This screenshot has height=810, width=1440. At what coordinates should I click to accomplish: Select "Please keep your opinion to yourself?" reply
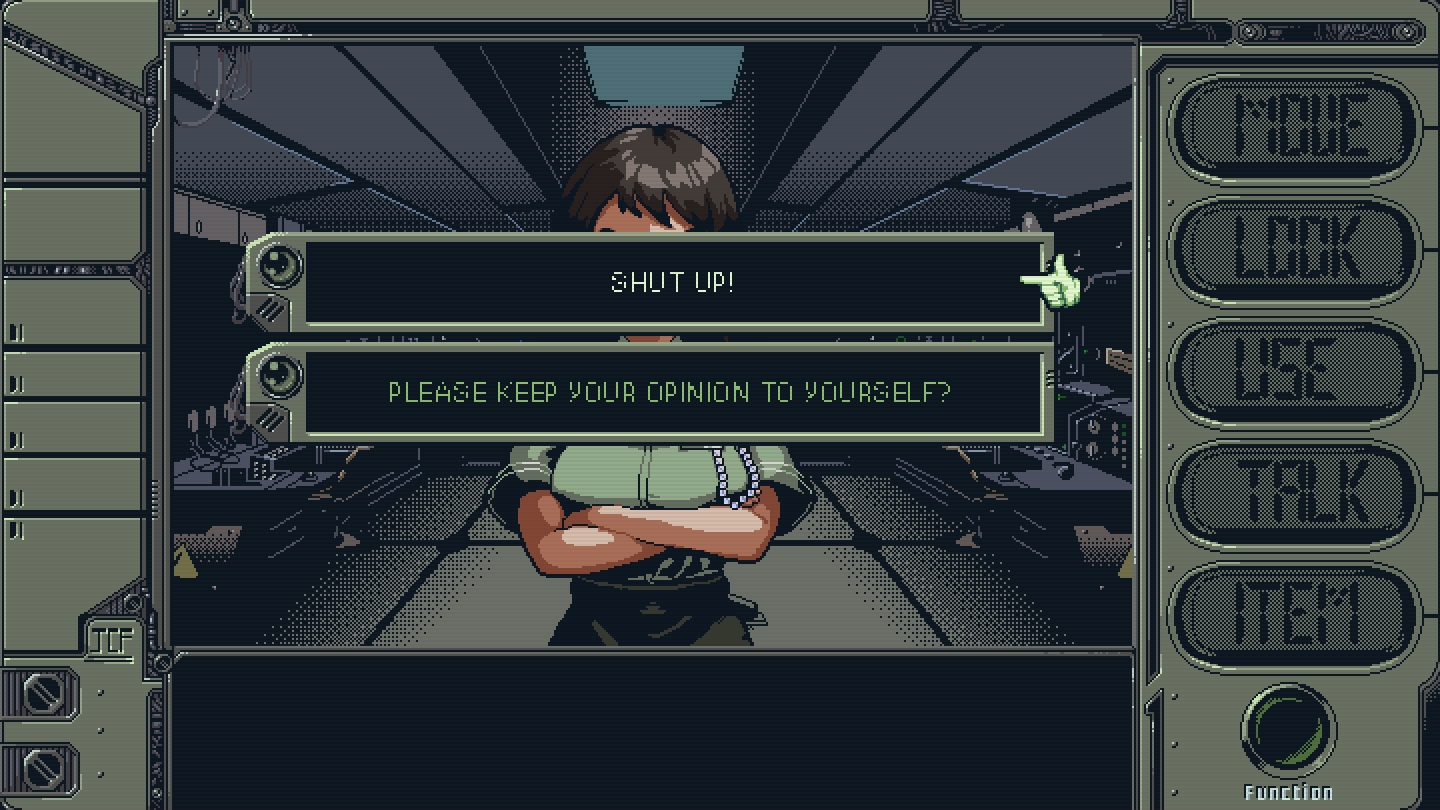tap(670, 392)
